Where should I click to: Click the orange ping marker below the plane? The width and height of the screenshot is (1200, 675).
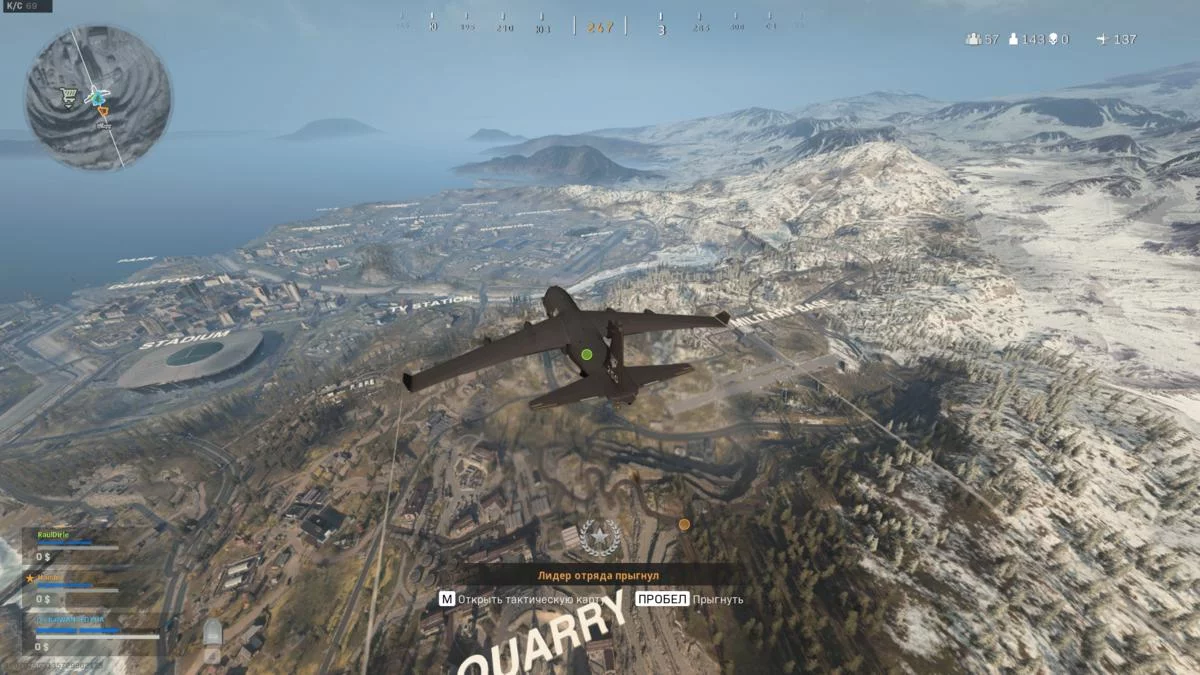684,524
